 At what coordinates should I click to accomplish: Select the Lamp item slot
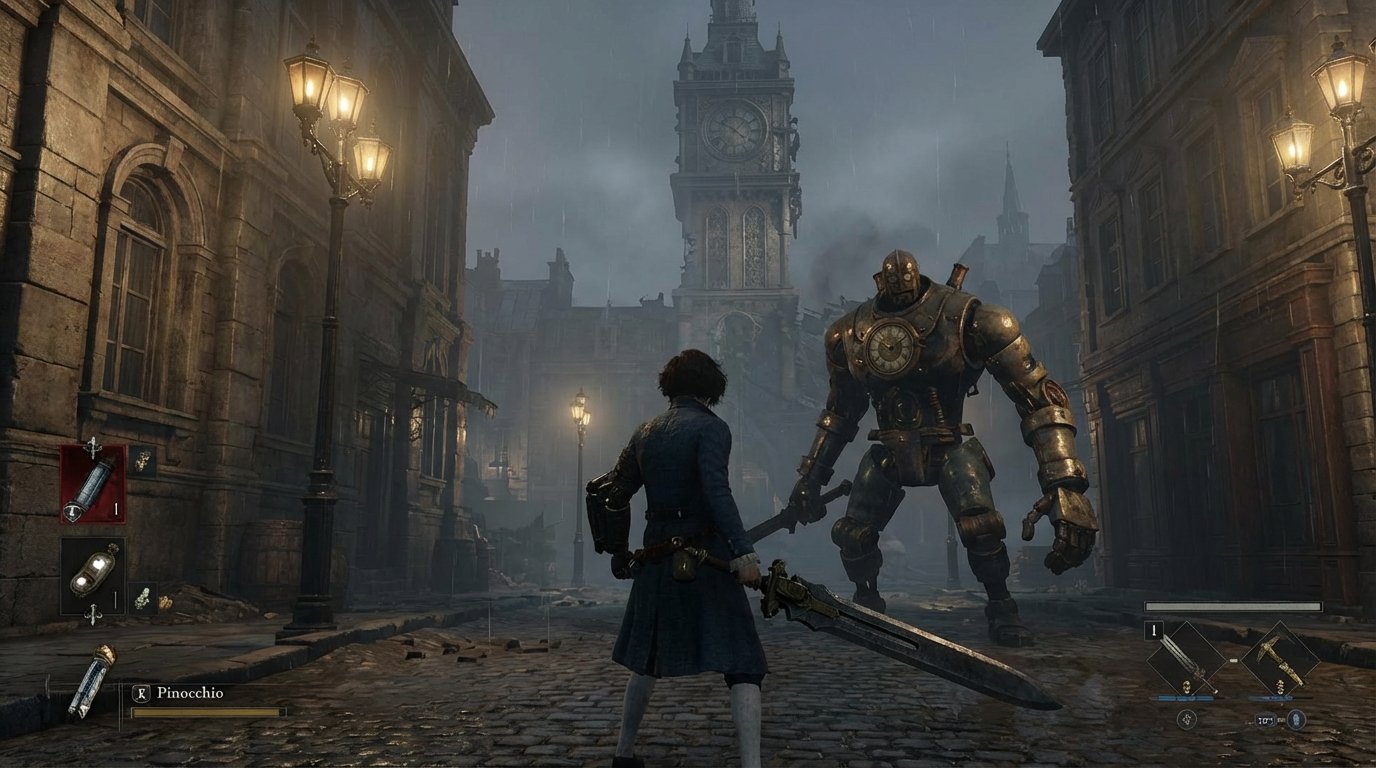94,575
